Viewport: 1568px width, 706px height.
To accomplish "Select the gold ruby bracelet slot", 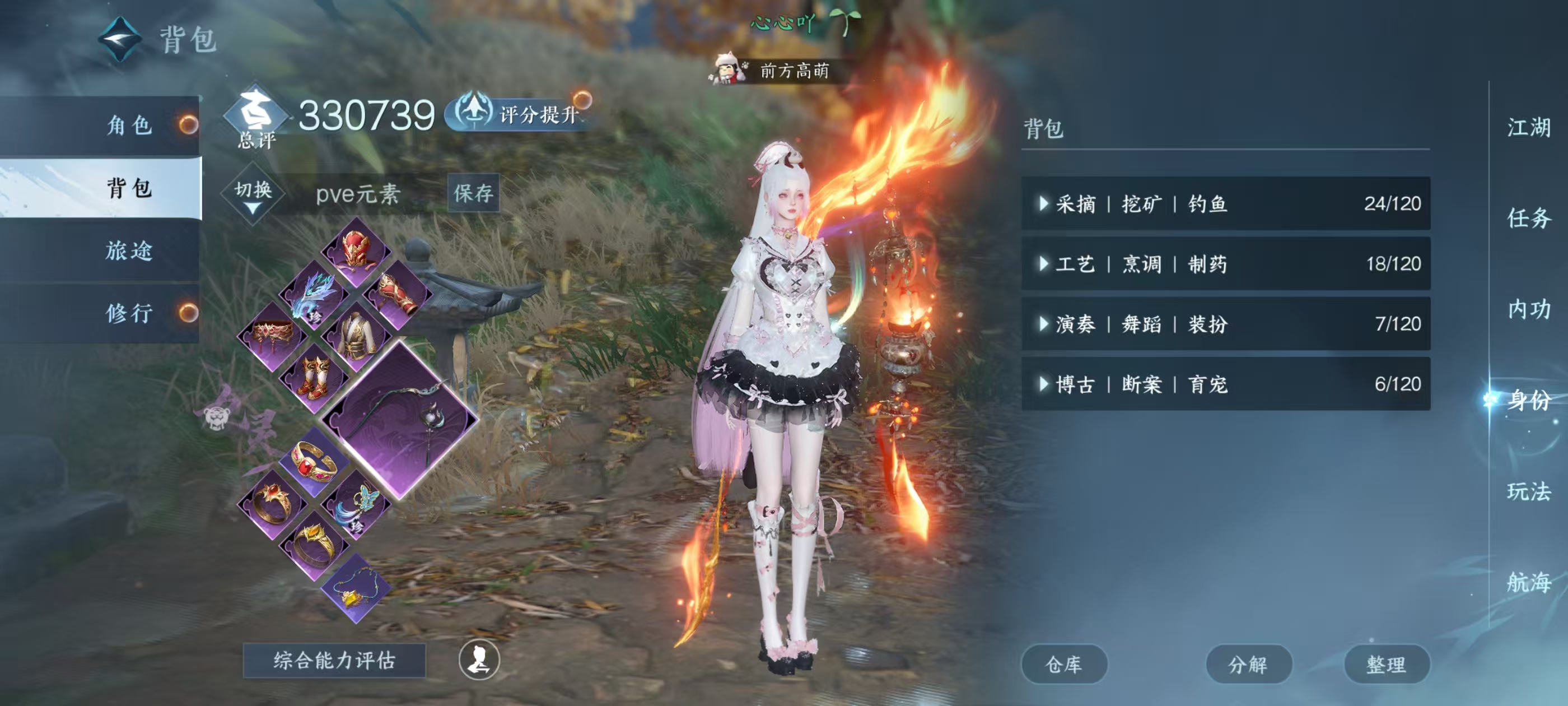I will click(314, 462).
